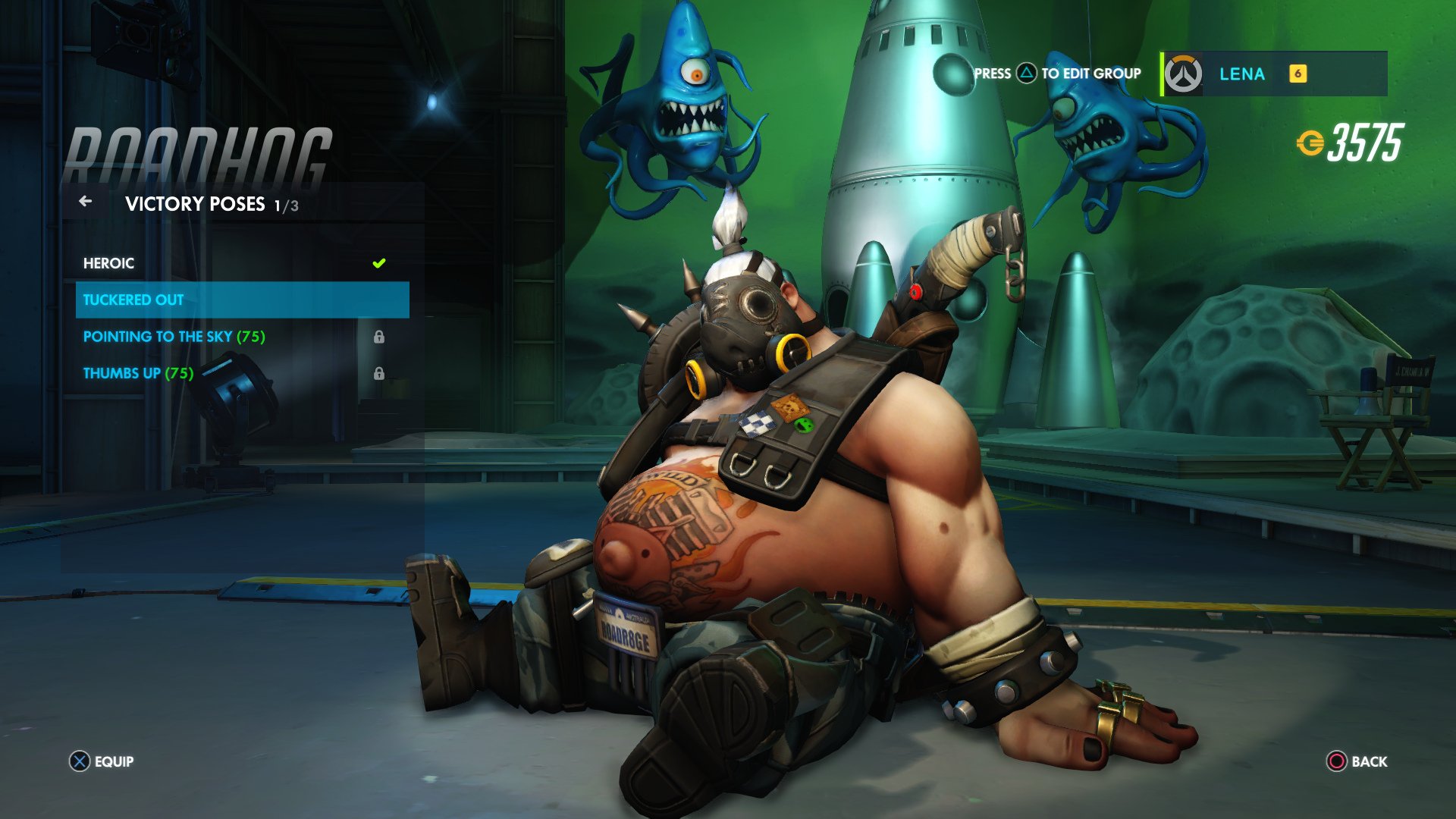Click the player name LENA
The image size is (1456, 819).
tap(1241, 74)
